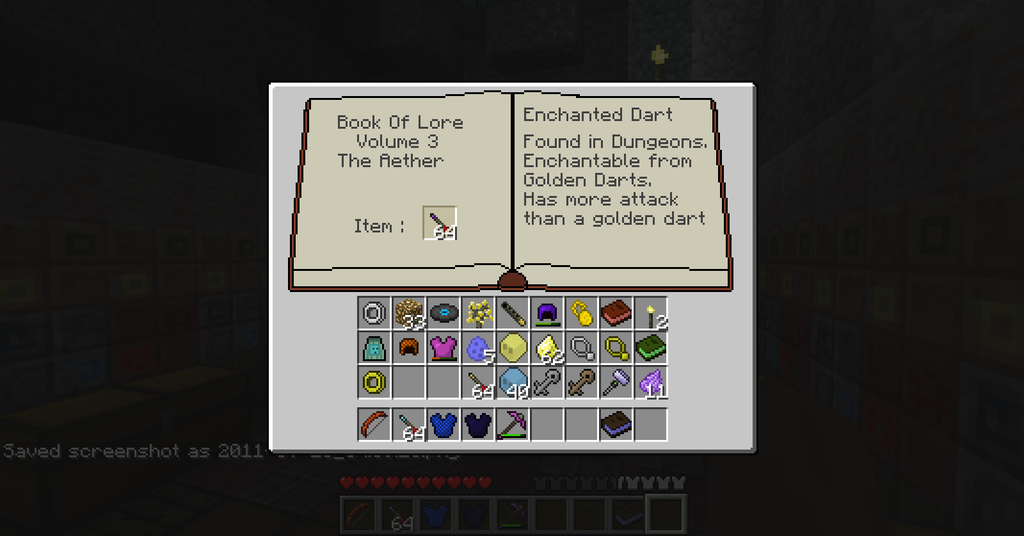Pick up the stack of 40 blue blocks
The width and height of the screenshot is (1024, 536).
(512, 381)
